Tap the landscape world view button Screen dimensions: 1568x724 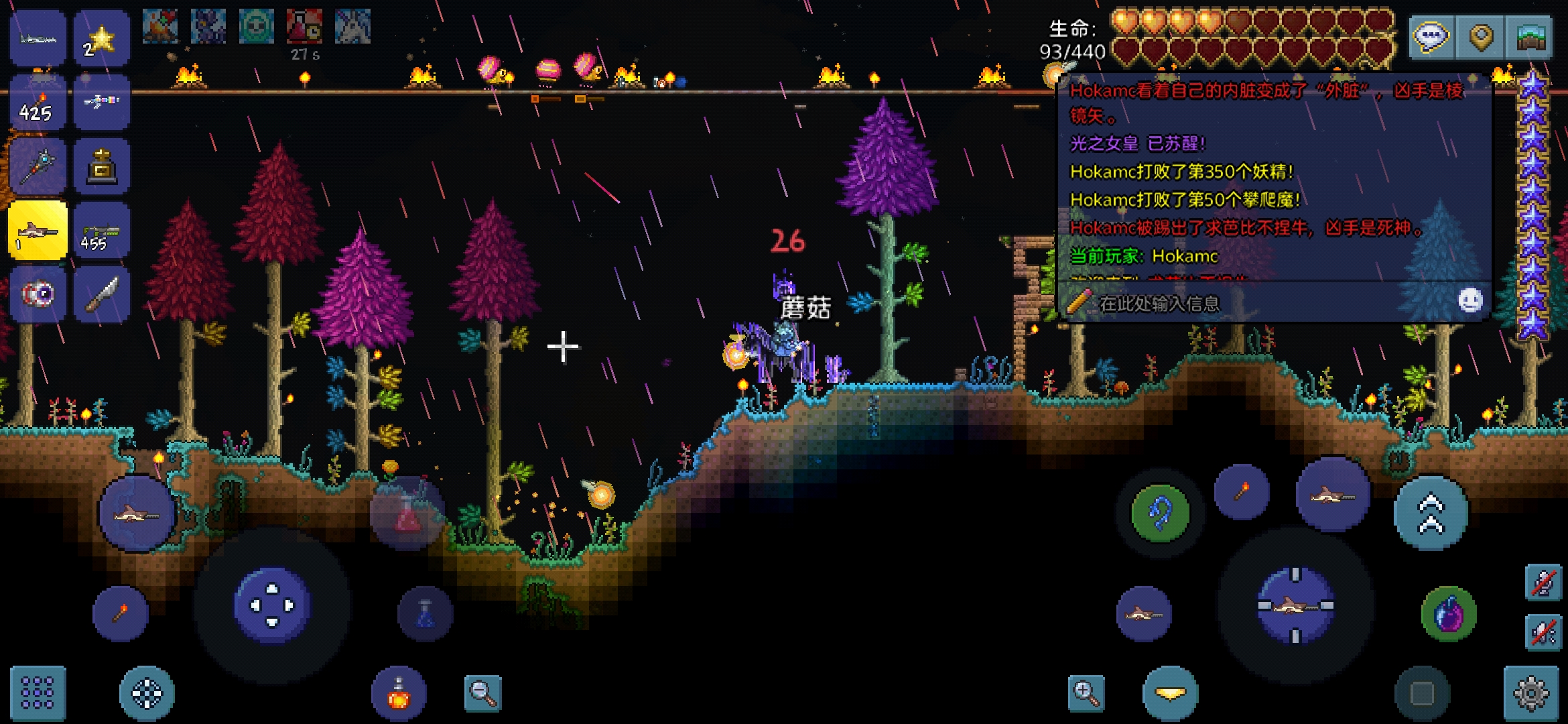pos(1530,37)
